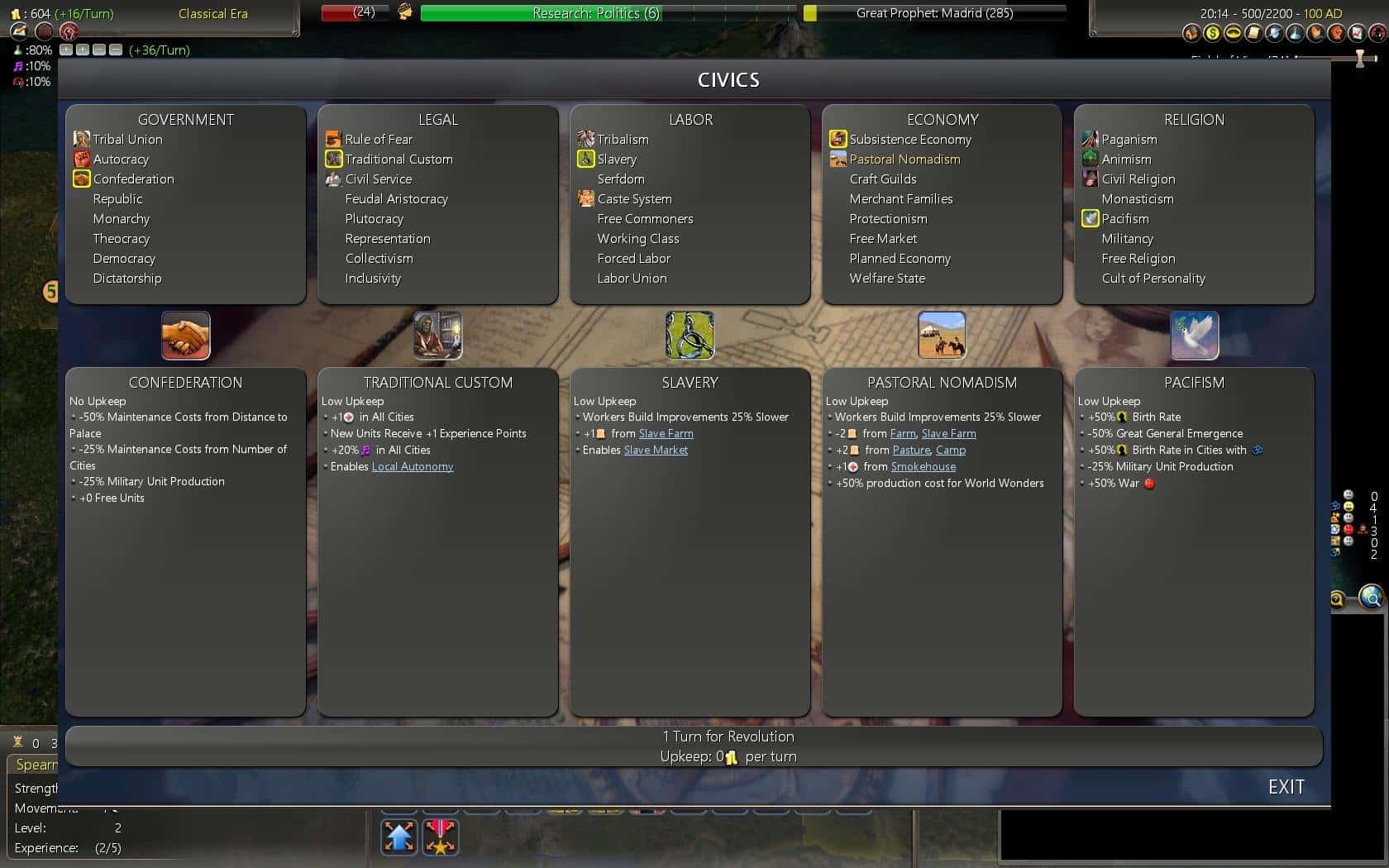Switch labor civic to Serfdom

click(x=621, y=179)
